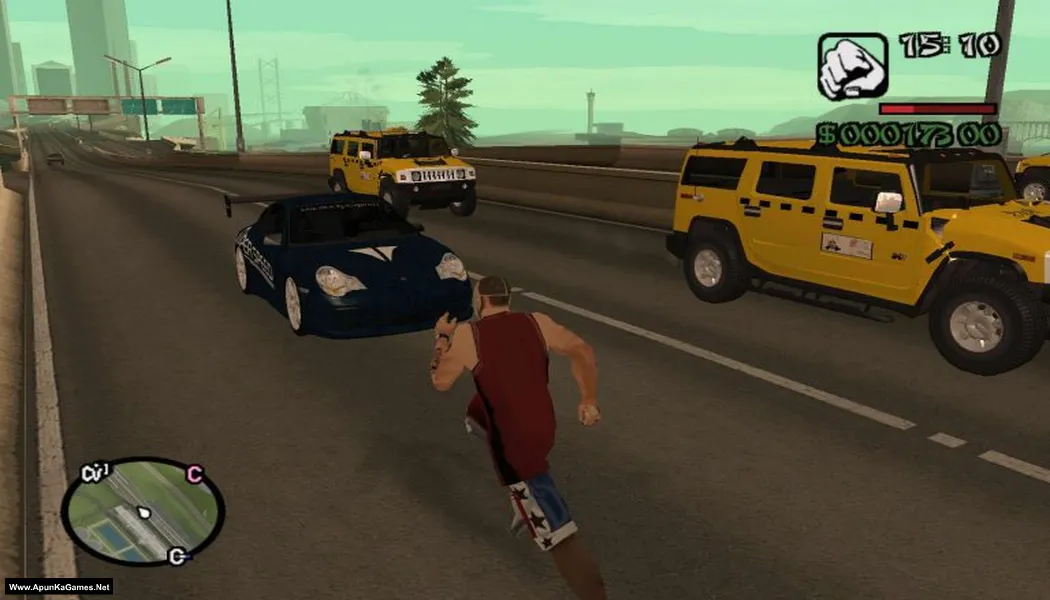Select the fist weapon icon
The image size is (1050, 600).
click(852, 67)
